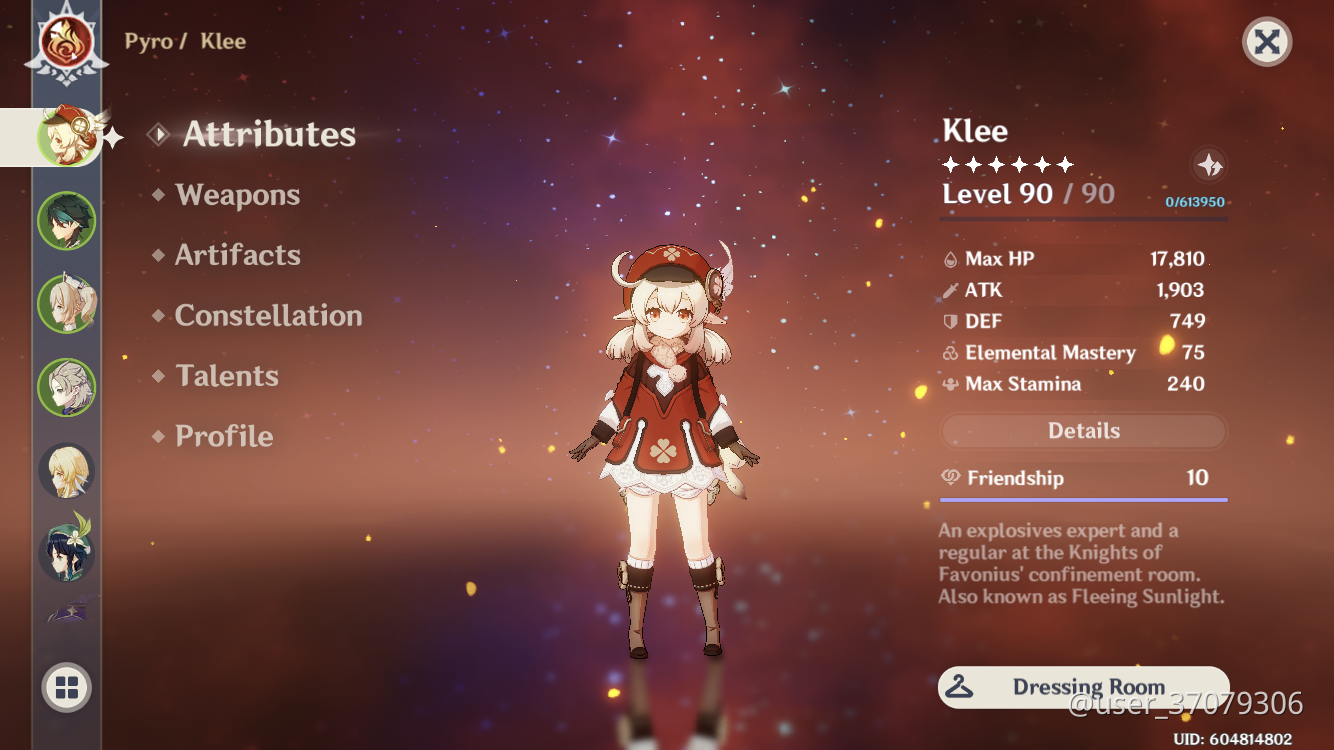Open Klee's Profile section
This screenshot has height=750, width=1334.
[222, 436]
